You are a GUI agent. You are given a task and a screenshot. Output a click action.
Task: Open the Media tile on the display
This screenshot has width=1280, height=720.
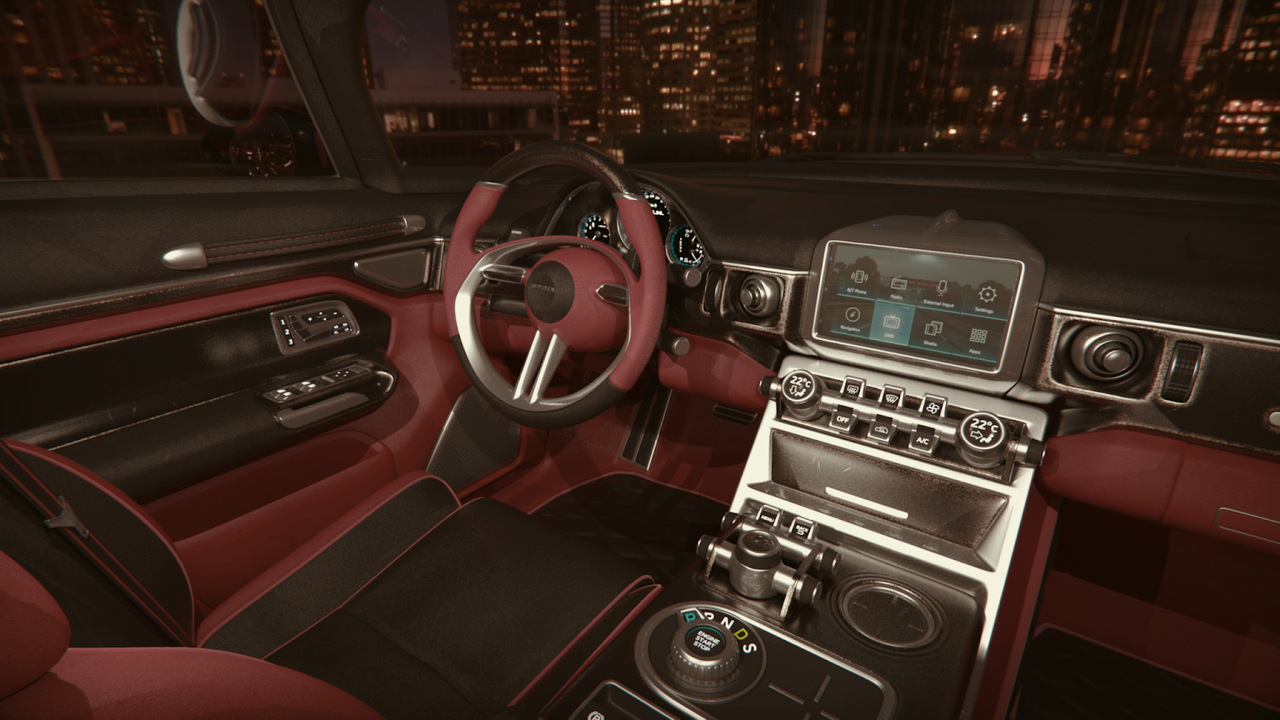(933, 331)
